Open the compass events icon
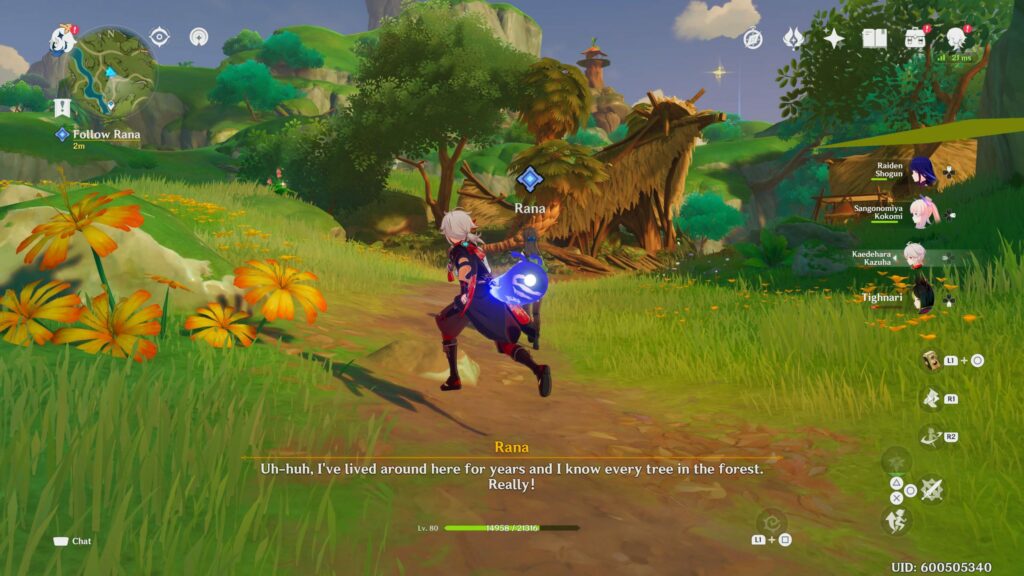Screen dimensions: 1024x576 753,39
